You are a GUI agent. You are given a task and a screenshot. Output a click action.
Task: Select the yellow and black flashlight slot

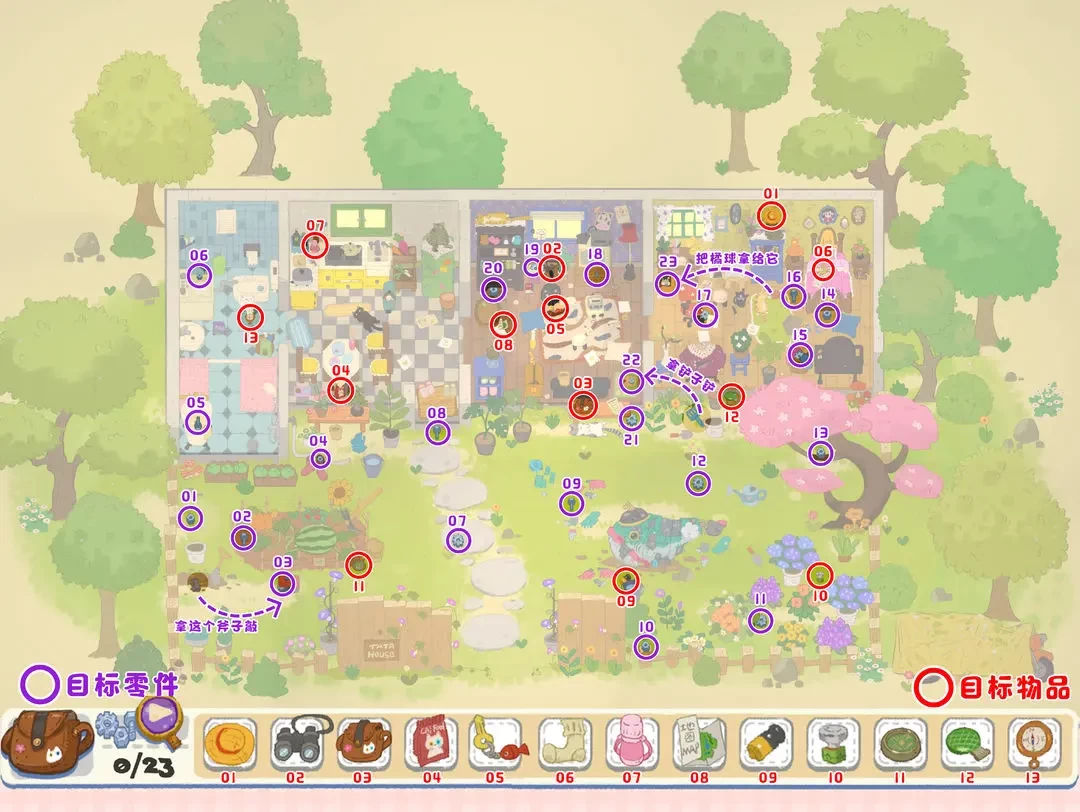pyautogui.click(x=767, y=744)
